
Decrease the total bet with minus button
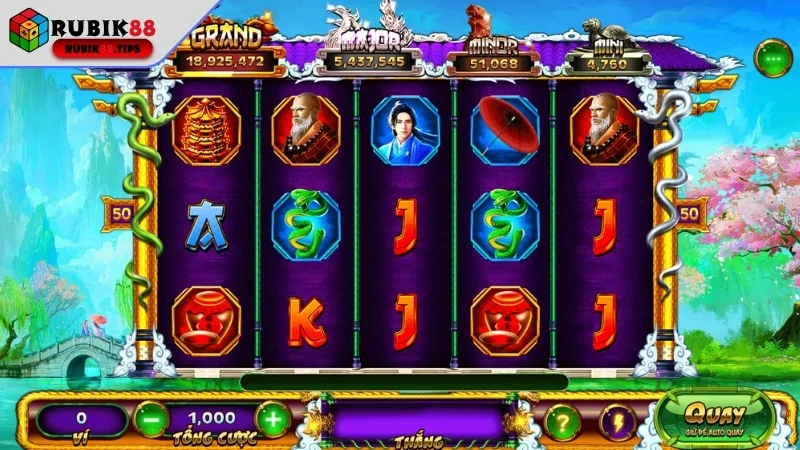(x=151, y=419)
